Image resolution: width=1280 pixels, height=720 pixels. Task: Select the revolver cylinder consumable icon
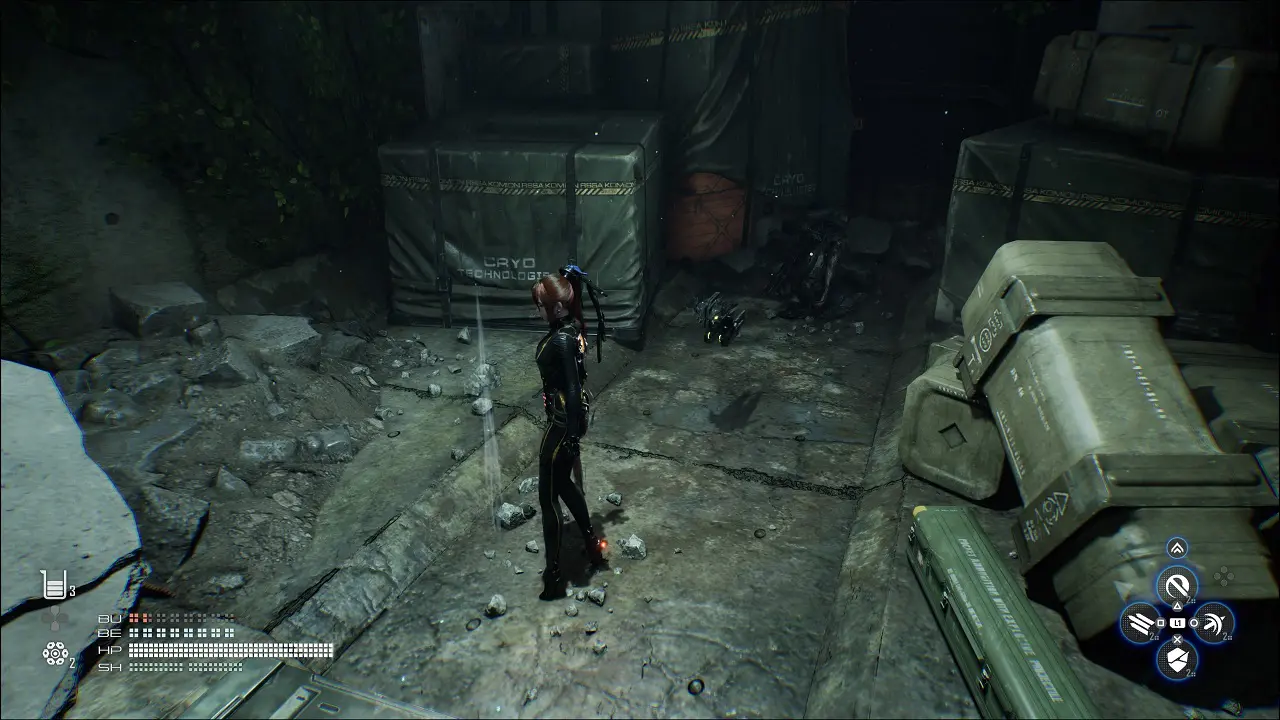pyautogui.click(x=54, y=654)
